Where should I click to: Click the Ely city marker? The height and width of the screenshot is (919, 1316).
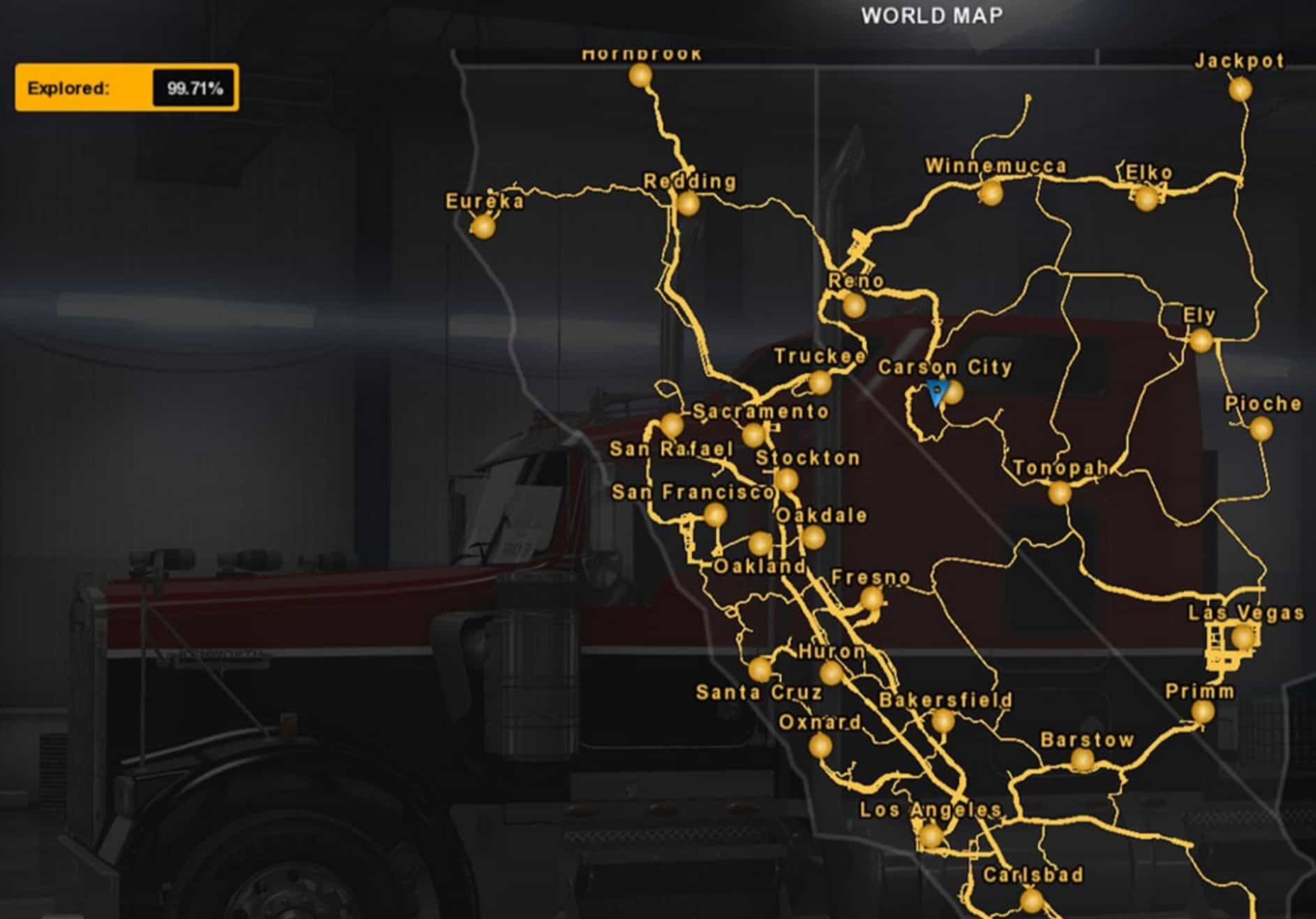1201,341
